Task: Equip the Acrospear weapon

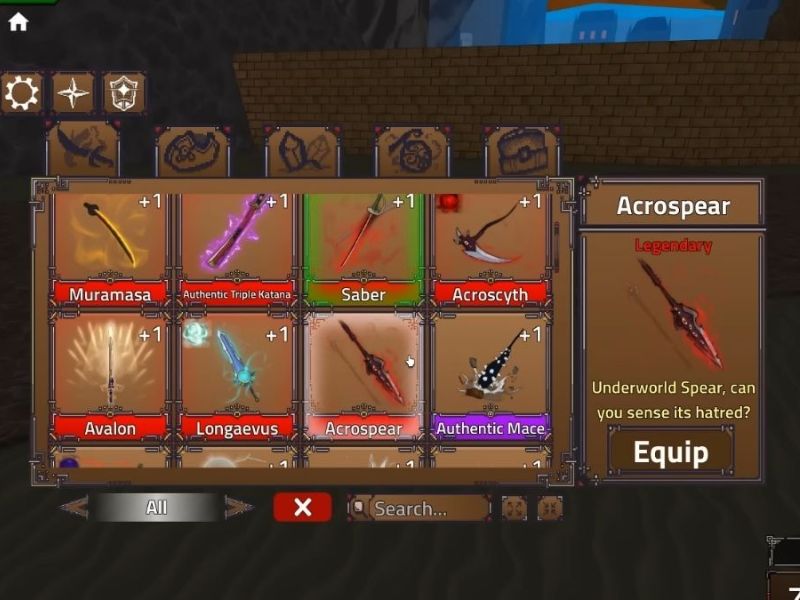Action: [x=671, y=452]
